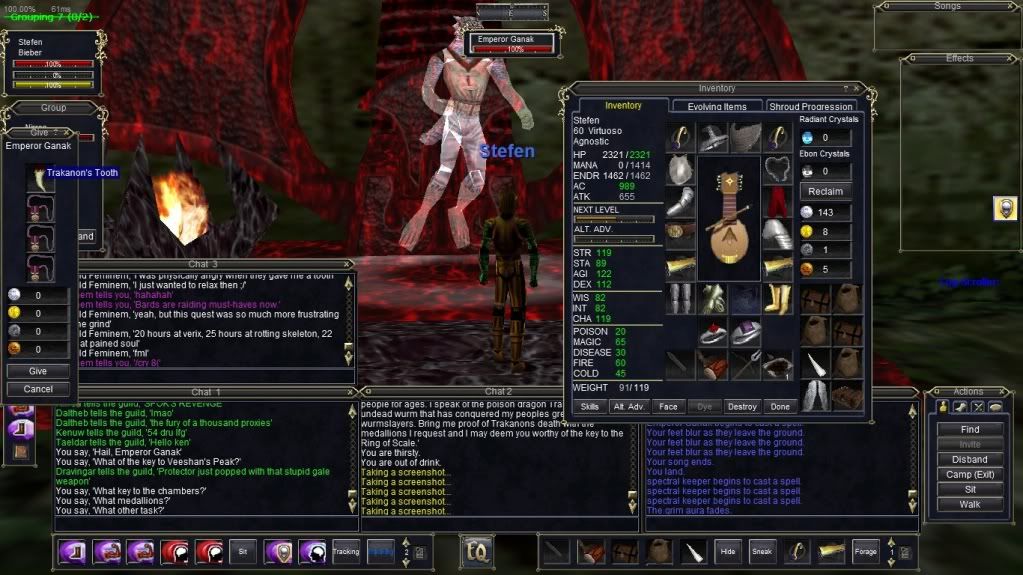Click Find in the Actions window
Image resolution: width=1023 pixels, height=575 pixels.
[970, 429]
